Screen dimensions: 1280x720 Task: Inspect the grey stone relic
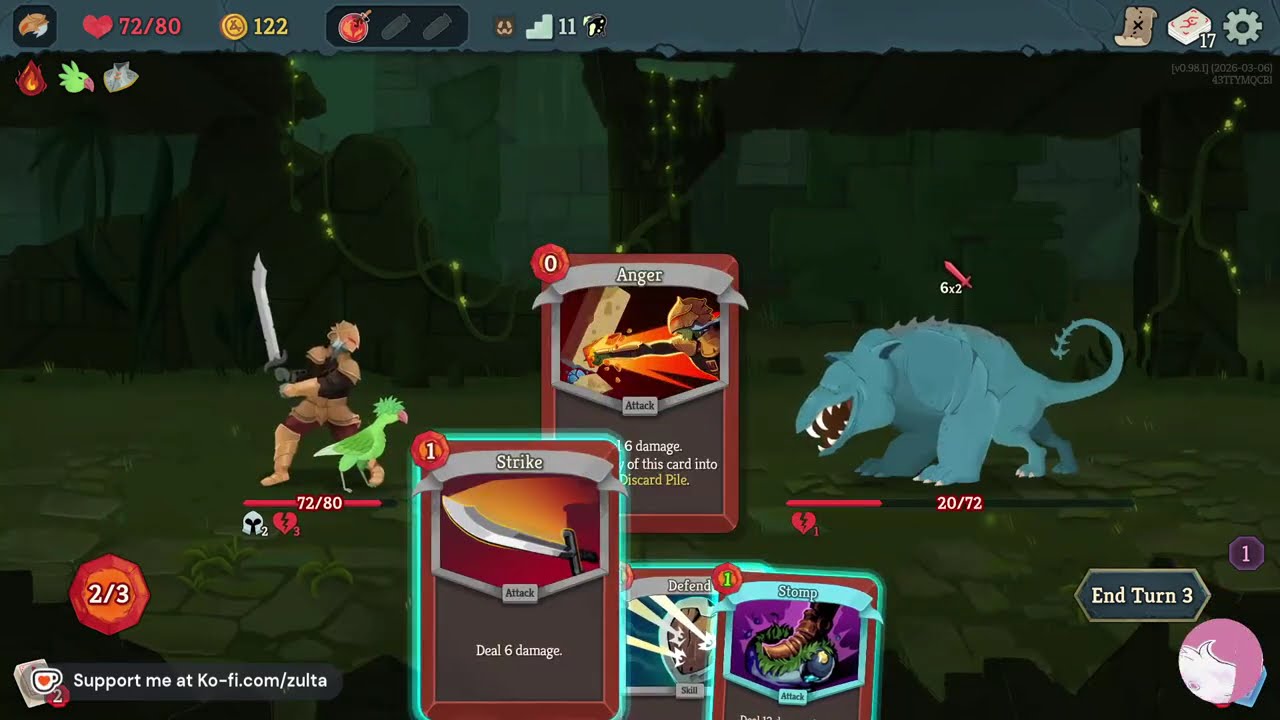click(x=120, y=78)
